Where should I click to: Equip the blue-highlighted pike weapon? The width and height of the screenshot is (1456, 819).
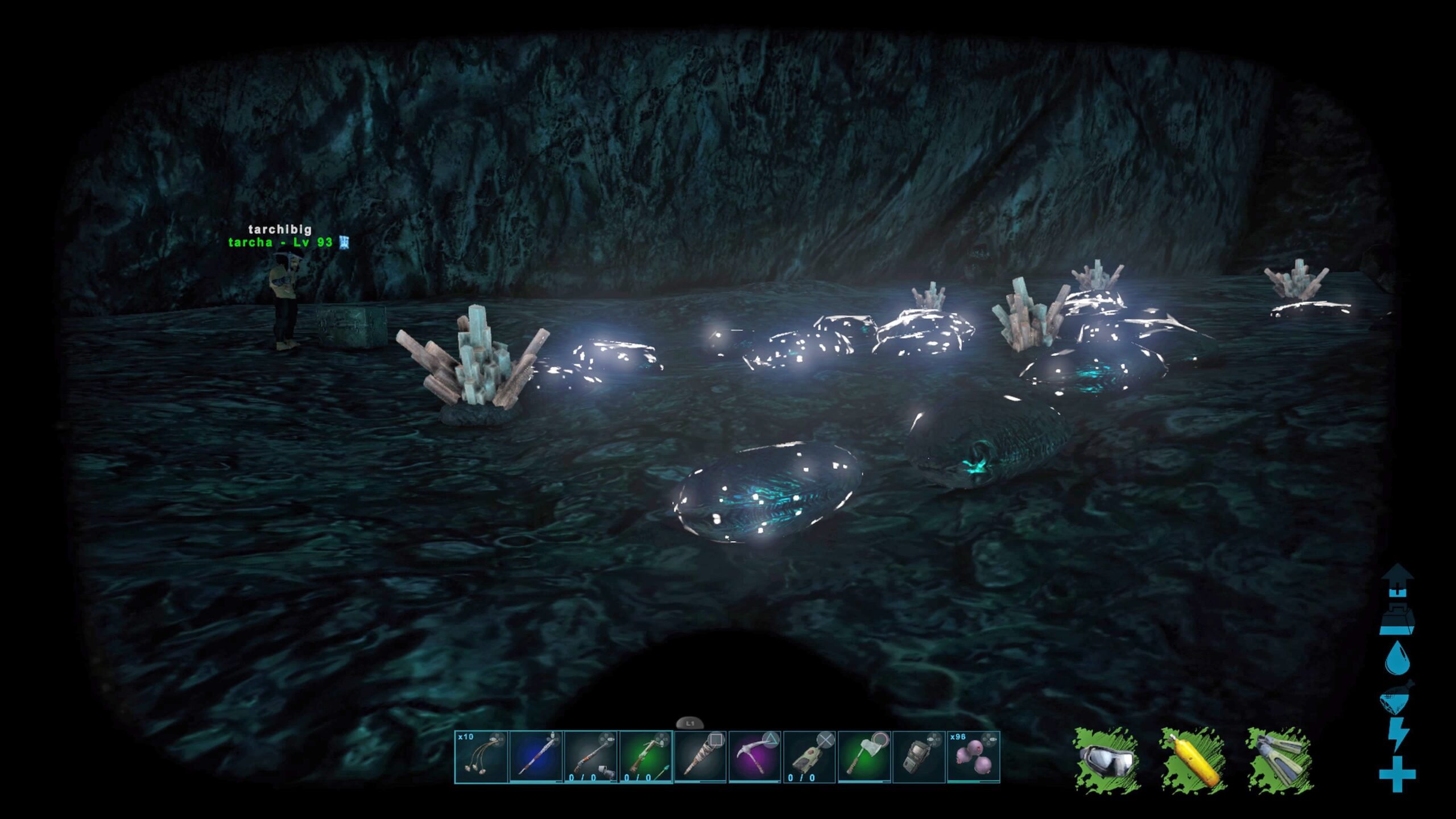536,757
